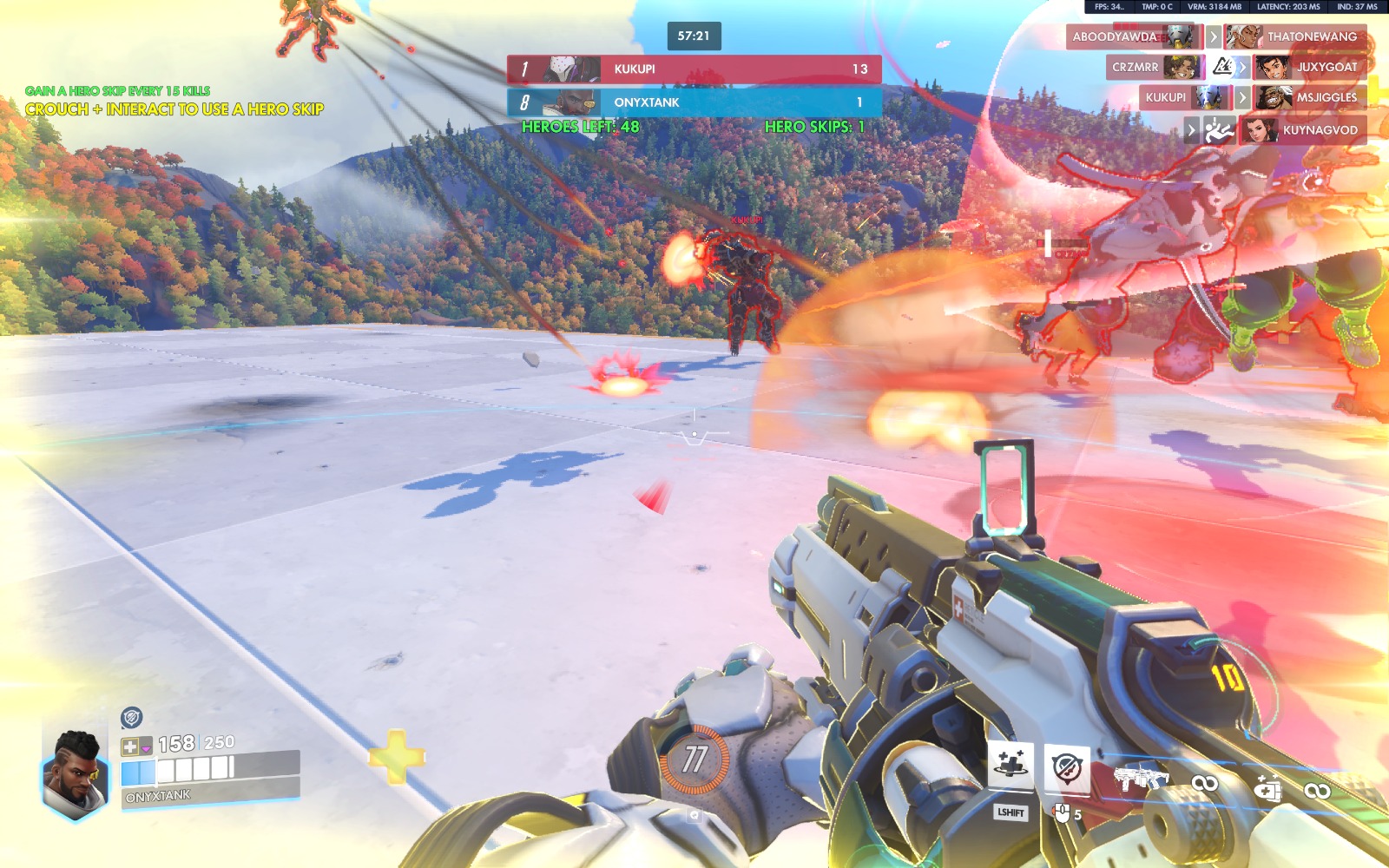Toggle the right-mouse button indicator showing 5
Image resolution: width=1389 pixels, height=868 pixels.
1063,812
